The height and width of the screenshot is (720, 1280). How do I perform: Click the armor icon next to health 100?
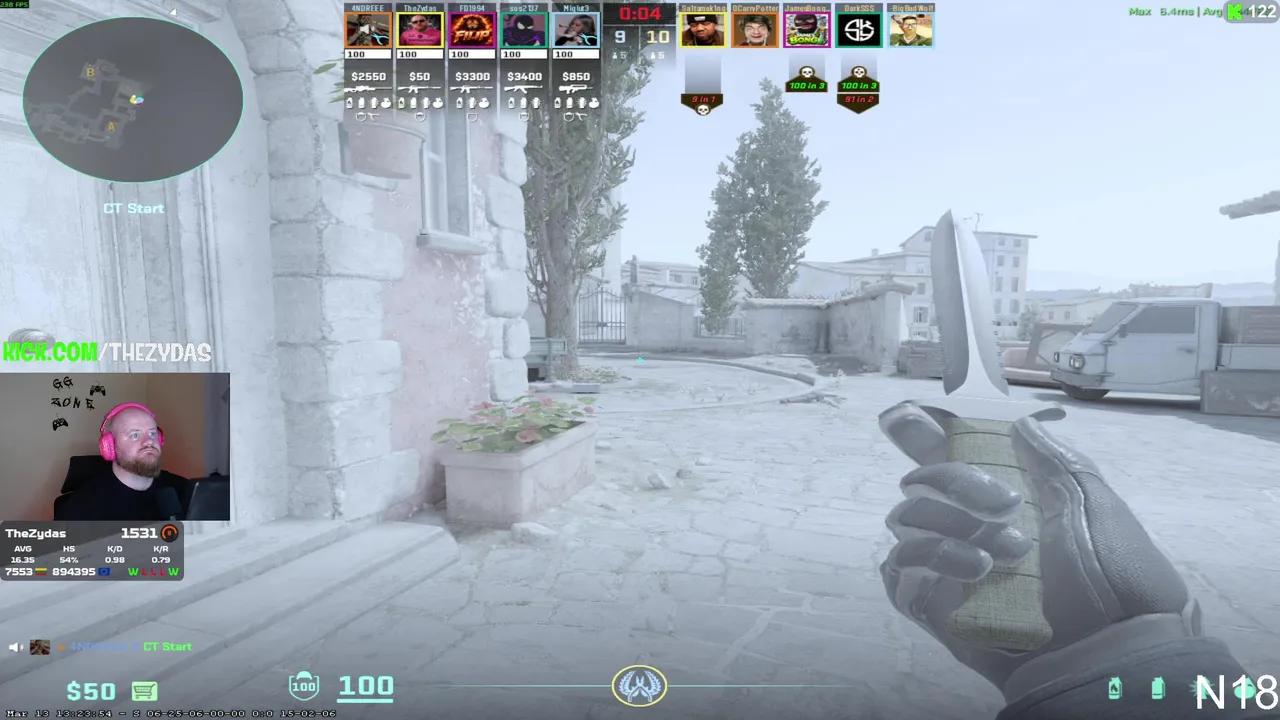click(303, 686)
